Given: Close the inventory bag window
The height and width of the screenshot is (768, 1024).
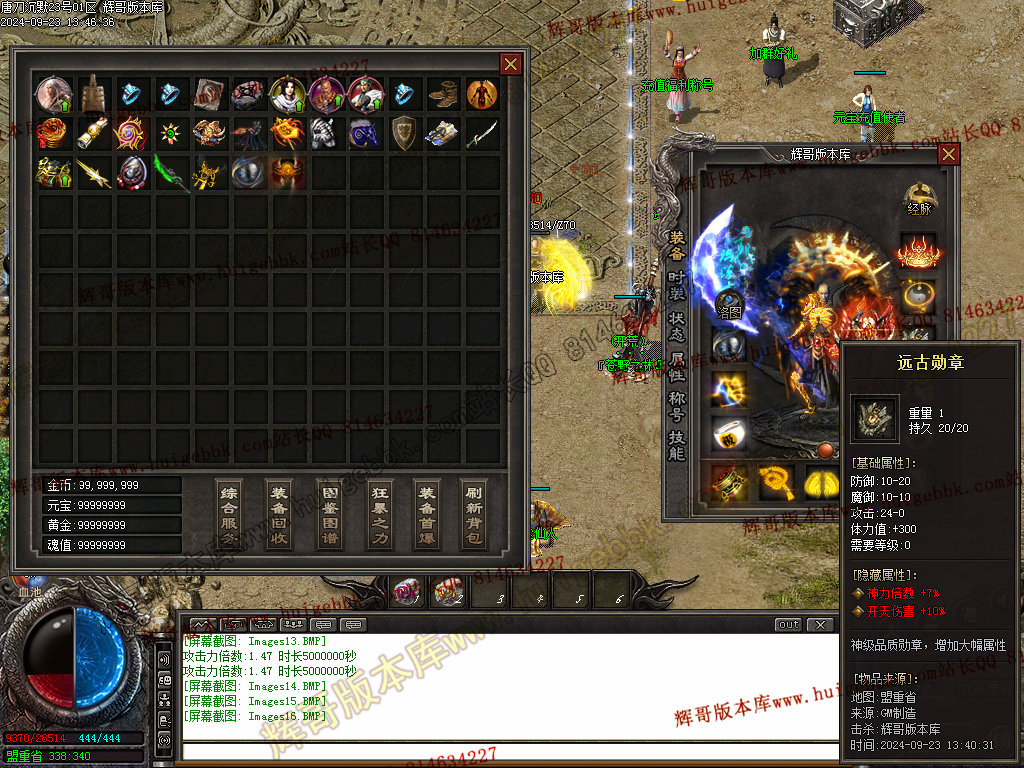Looking at the screenshot, I should (510, 65).
